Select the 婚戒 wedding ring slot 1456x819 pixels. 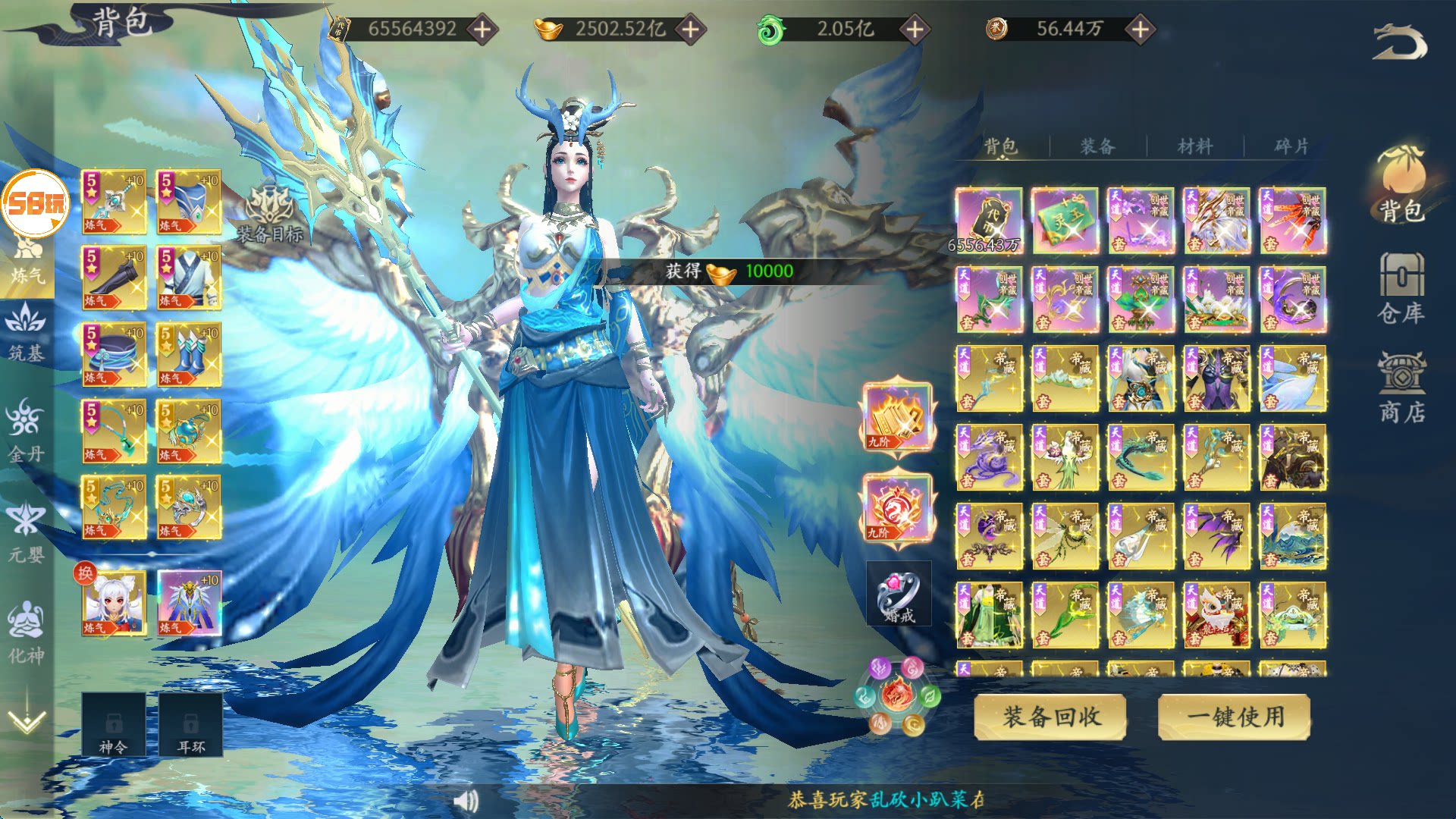point(899,594)
